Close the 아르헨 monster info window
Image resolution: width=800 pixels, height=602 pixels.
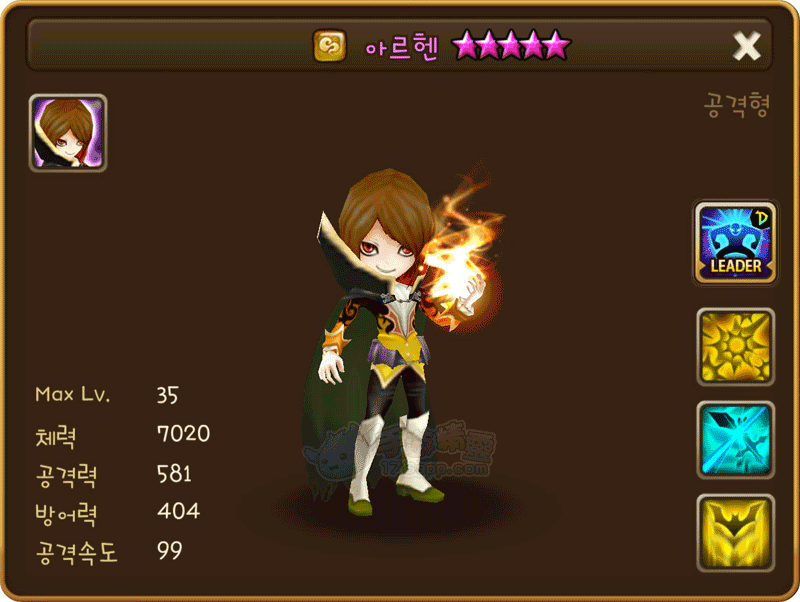(x=747, y=46)
